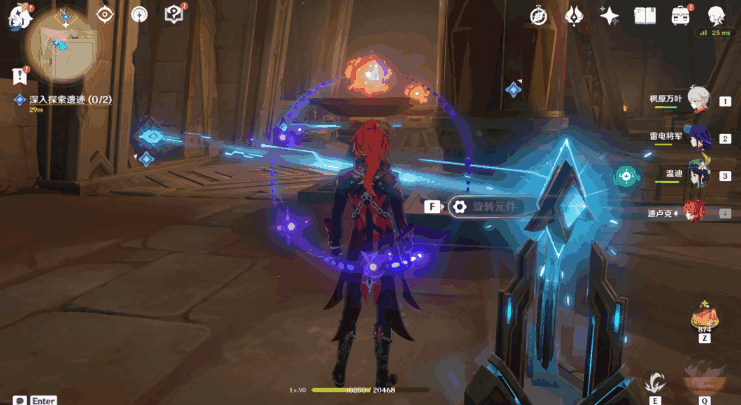Open the character head profile icon

coord(717,15)
